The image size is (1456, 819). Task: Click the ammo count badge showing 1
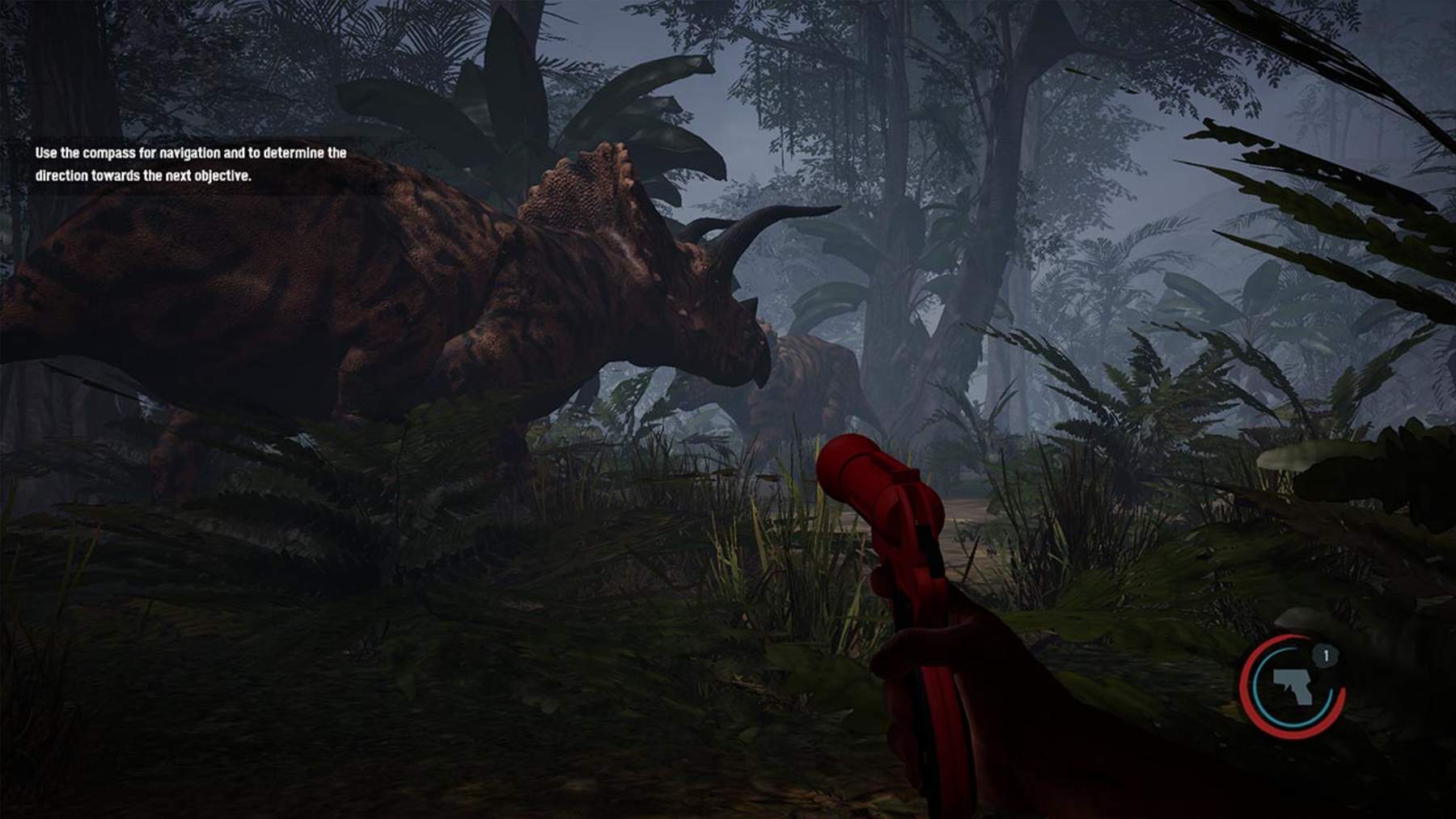click(1327, 655)
